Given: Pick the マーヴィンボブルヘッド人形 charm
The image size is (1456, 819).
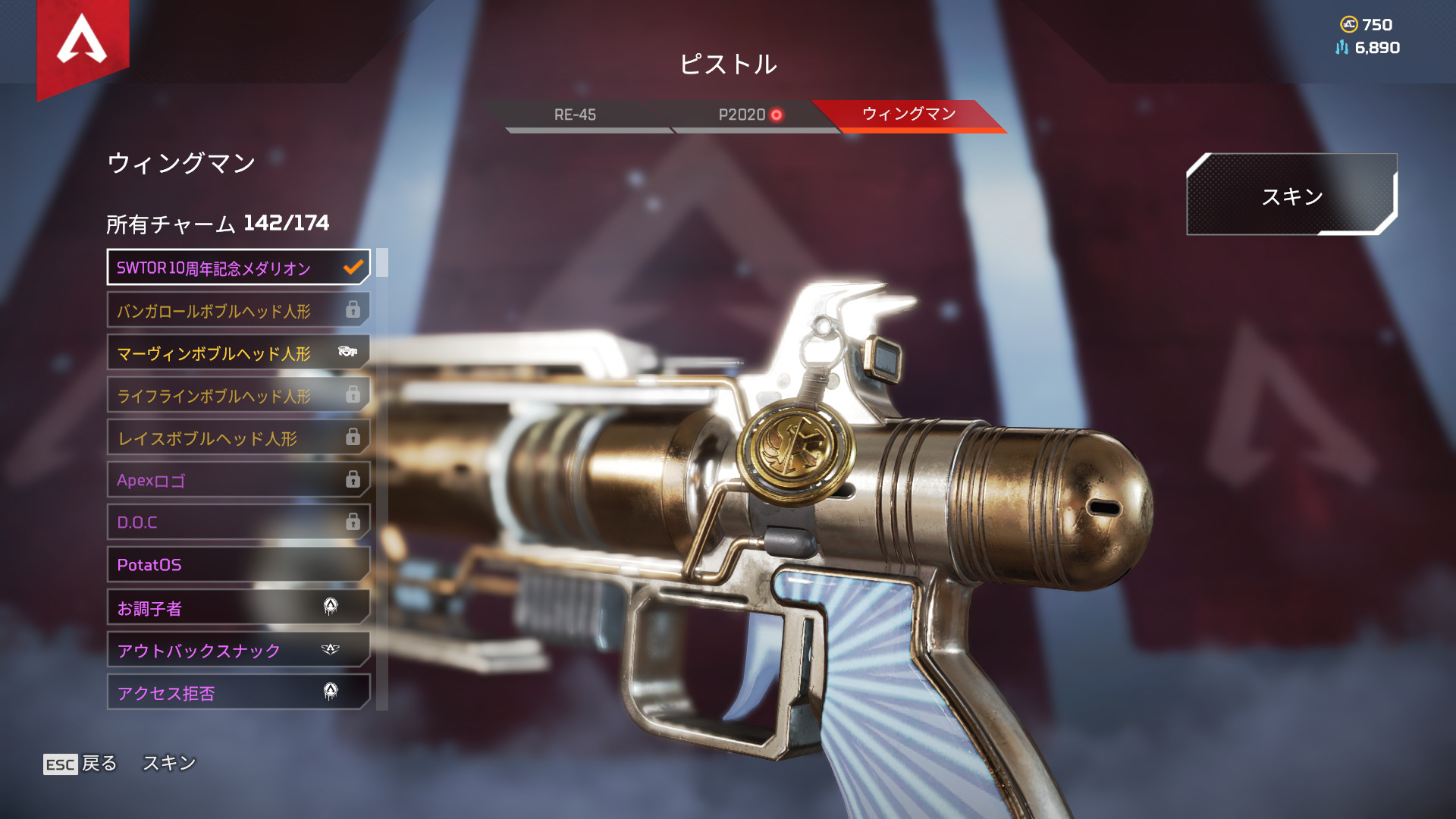Looking at the screenshot, I should pyautogui.click(x=238, y=353).
